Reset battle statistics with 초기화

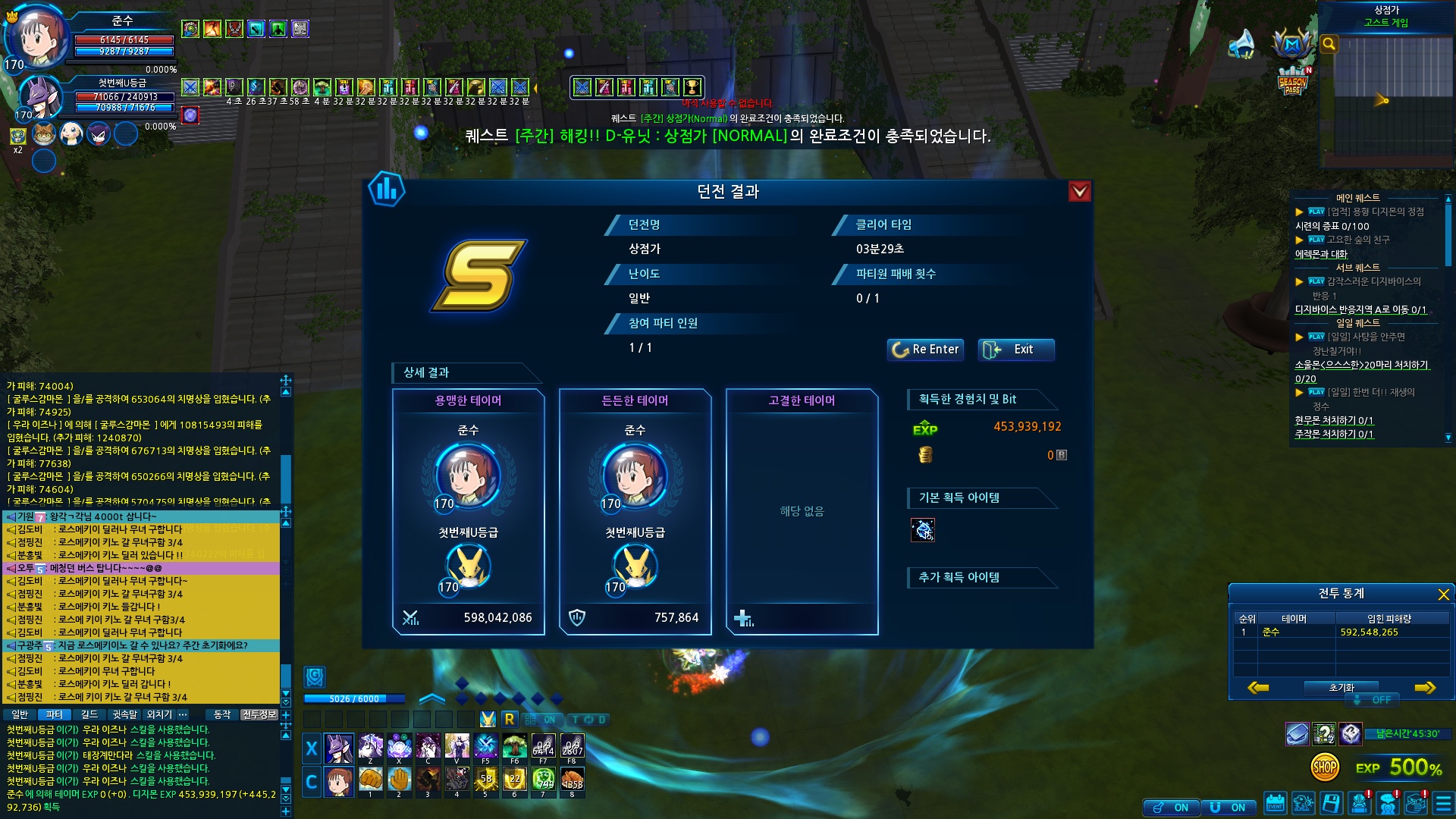[x=1341, y=688]
